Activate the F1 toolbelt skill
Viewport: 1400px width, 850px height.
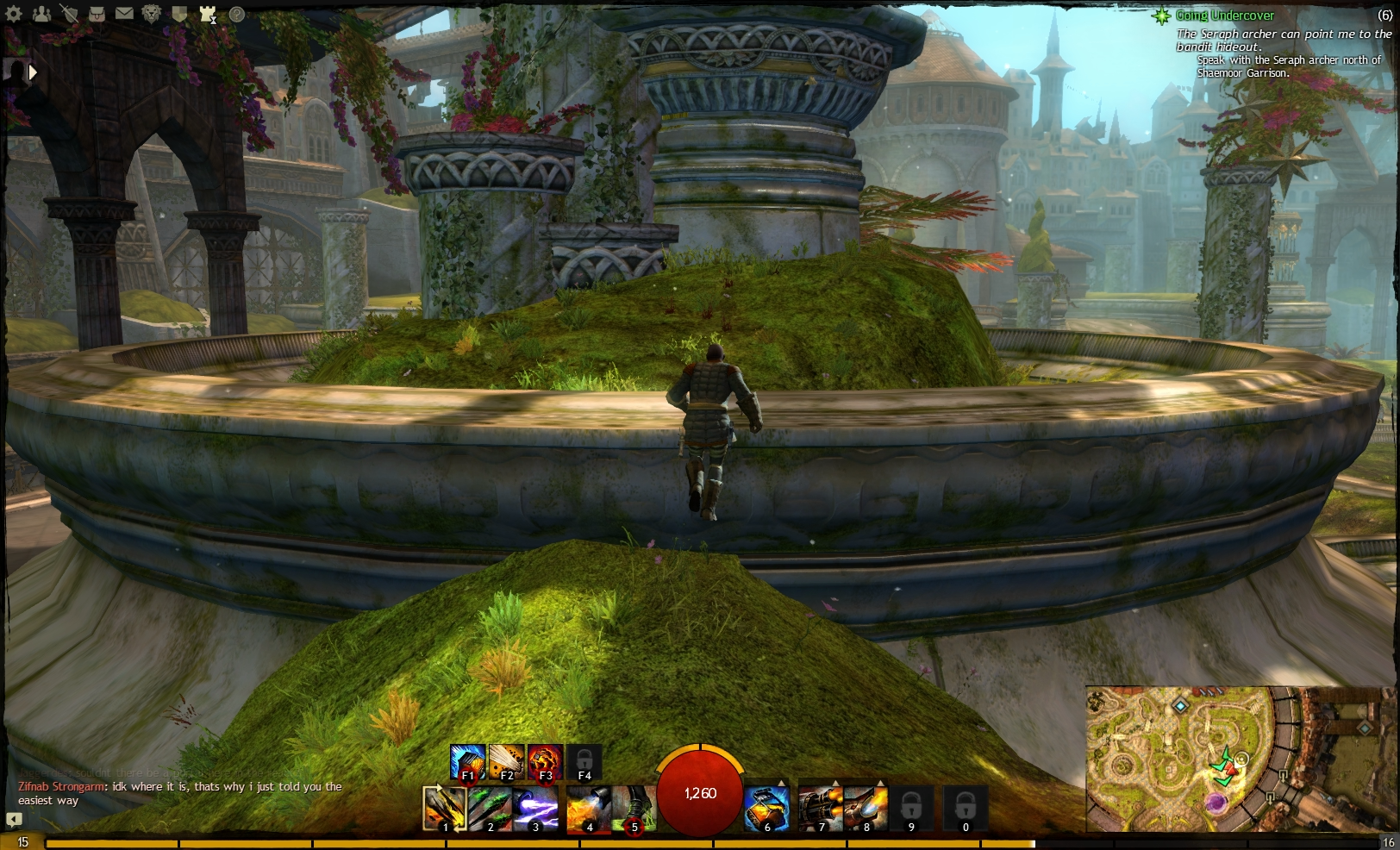point(468,760)
